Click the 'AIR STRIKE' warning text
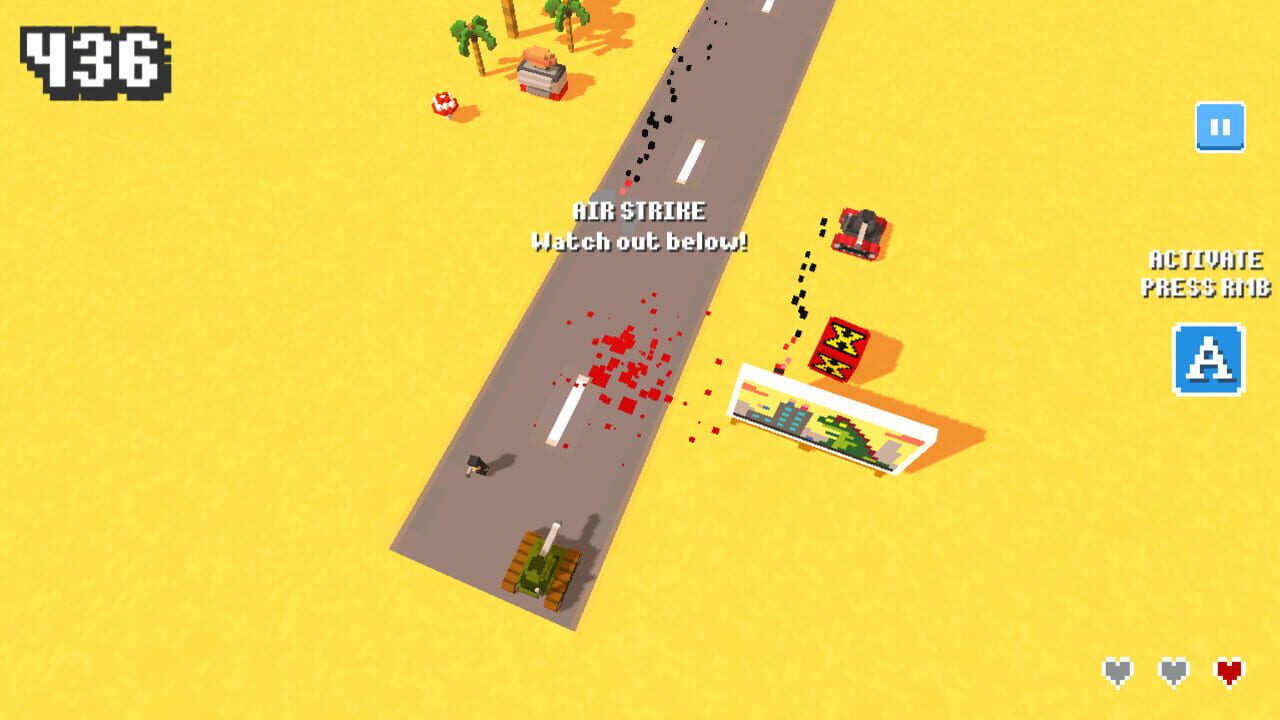This screenshot has height=720, width=1280. click(x=640, y=212)
